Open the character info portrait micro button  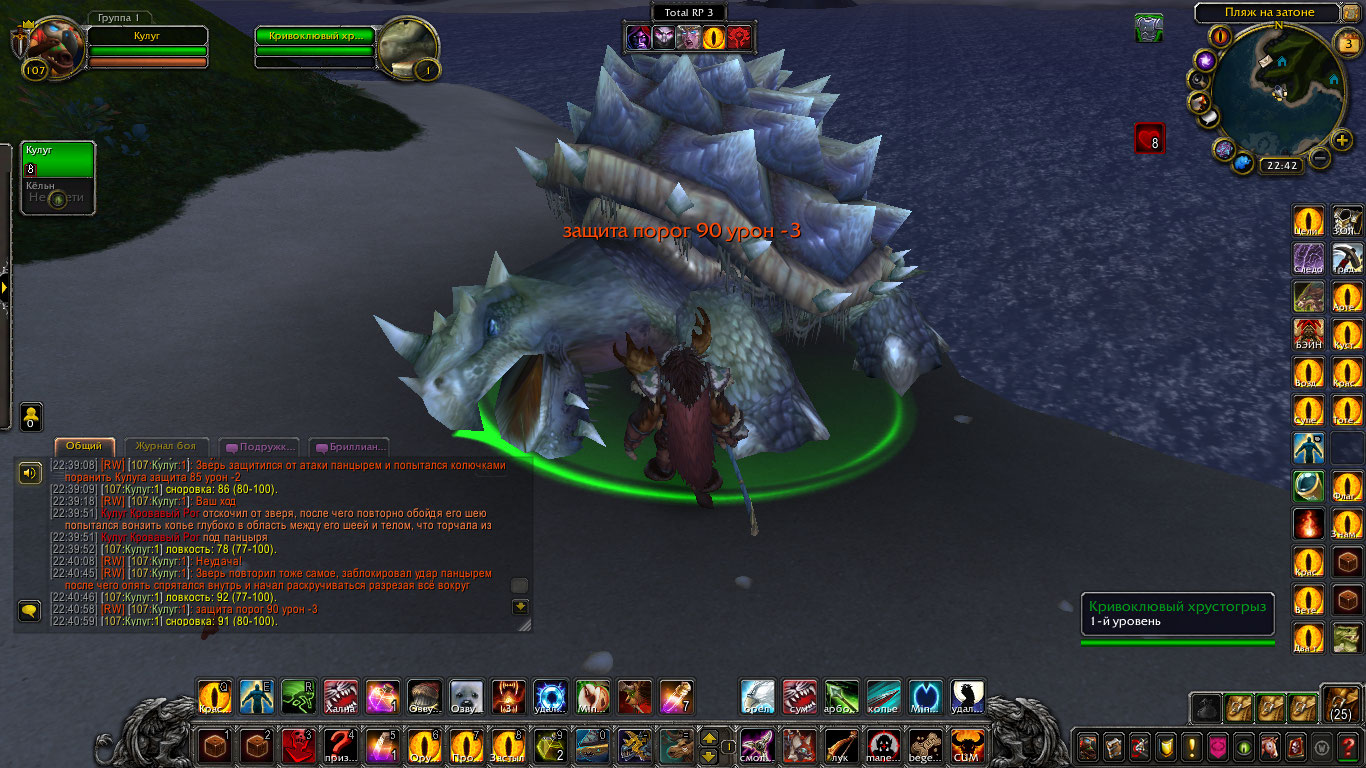pos(1088,746)
